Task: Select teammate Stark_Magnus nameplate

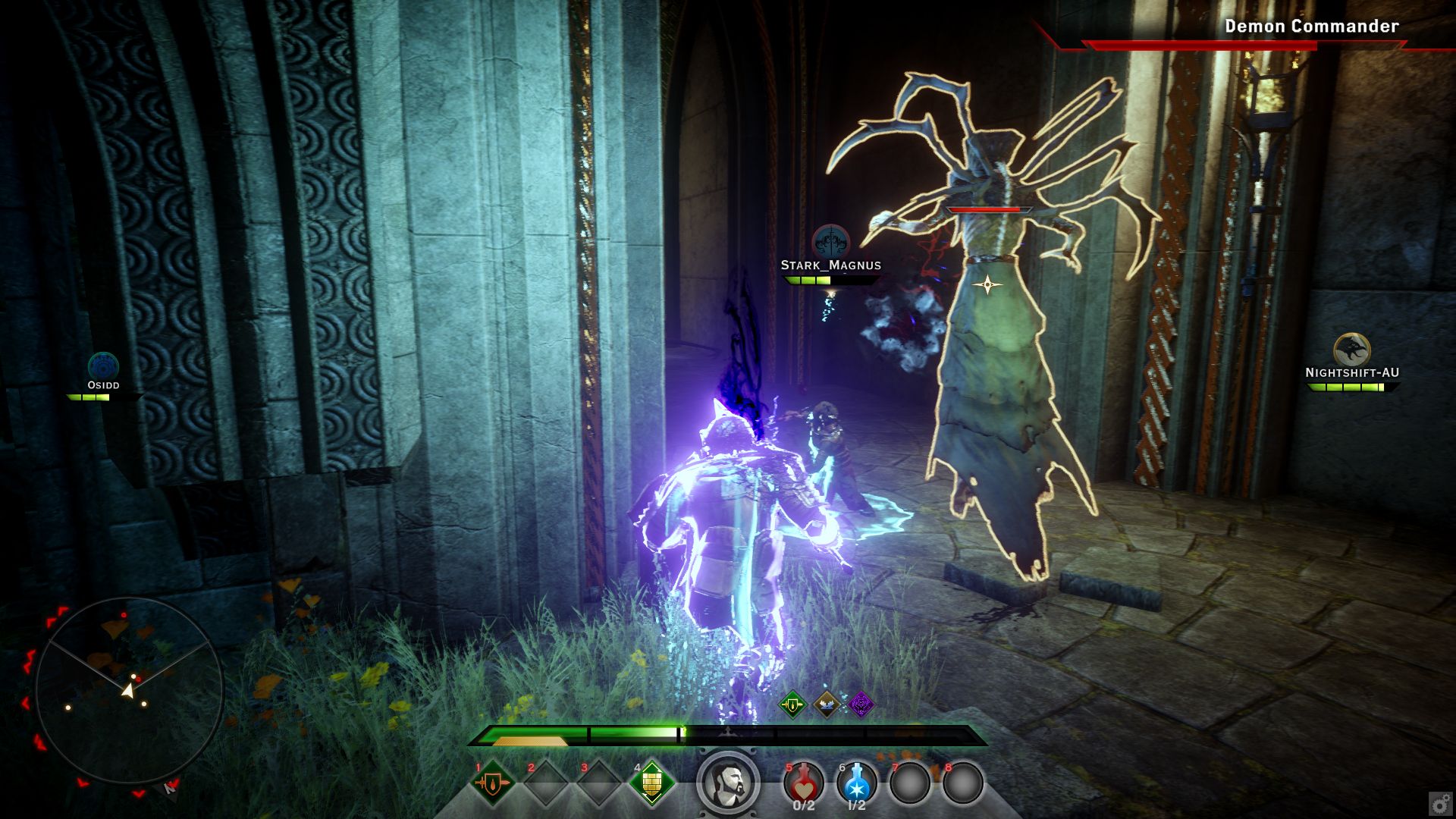Action: click(x=831, y=265)
